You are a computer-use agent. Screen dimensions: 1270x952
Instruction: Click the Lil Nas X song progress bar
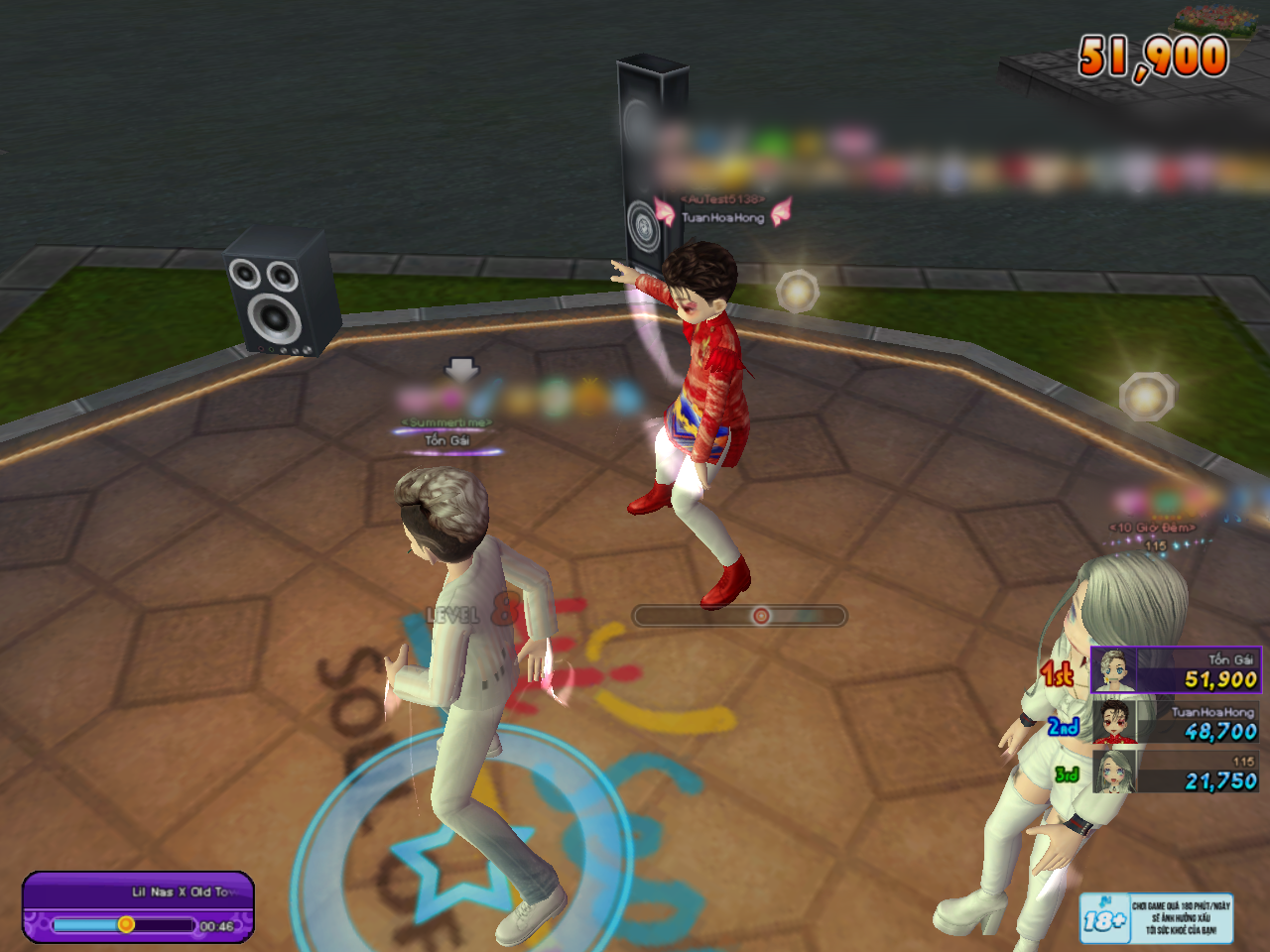point(124,925)
